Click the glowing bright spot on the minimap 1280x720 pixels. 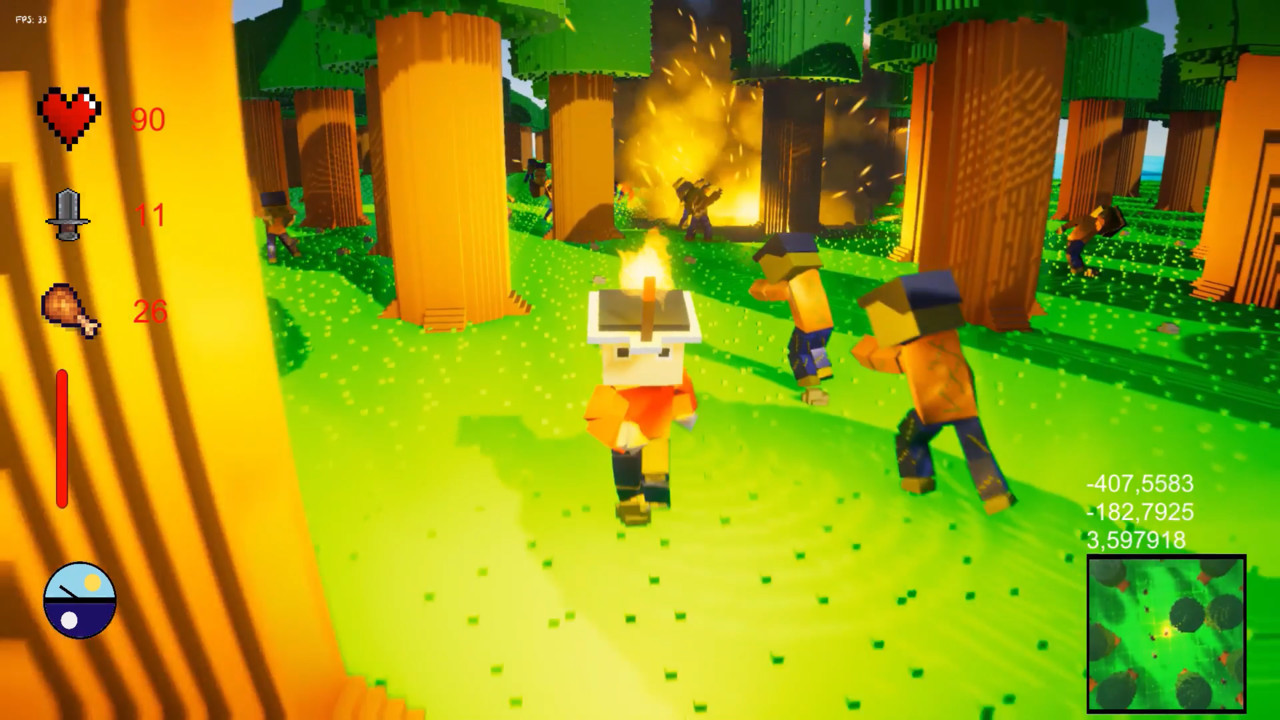1167,631
